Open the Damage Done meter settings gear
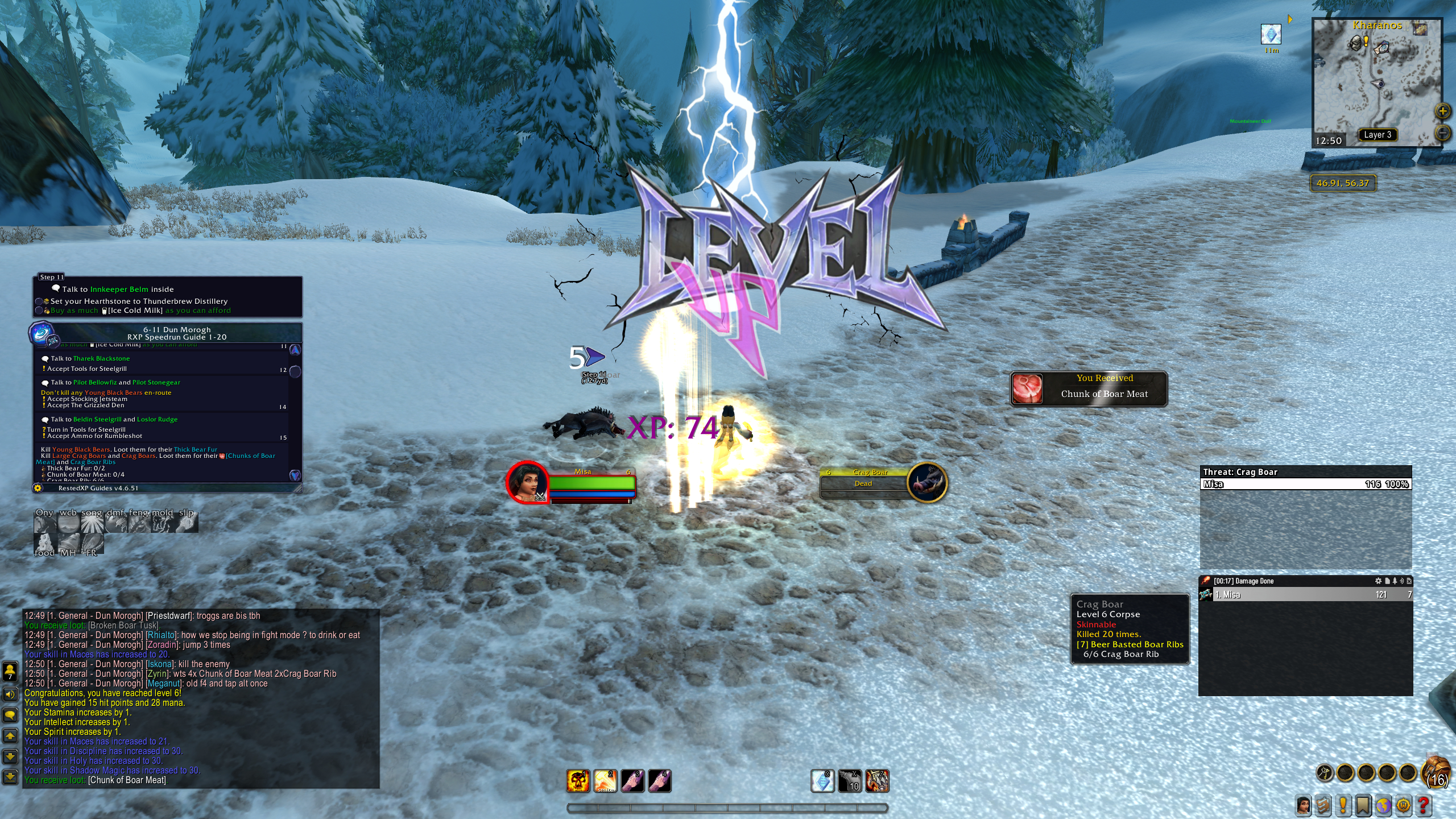1456x819 pixels. click(1378, 581)
